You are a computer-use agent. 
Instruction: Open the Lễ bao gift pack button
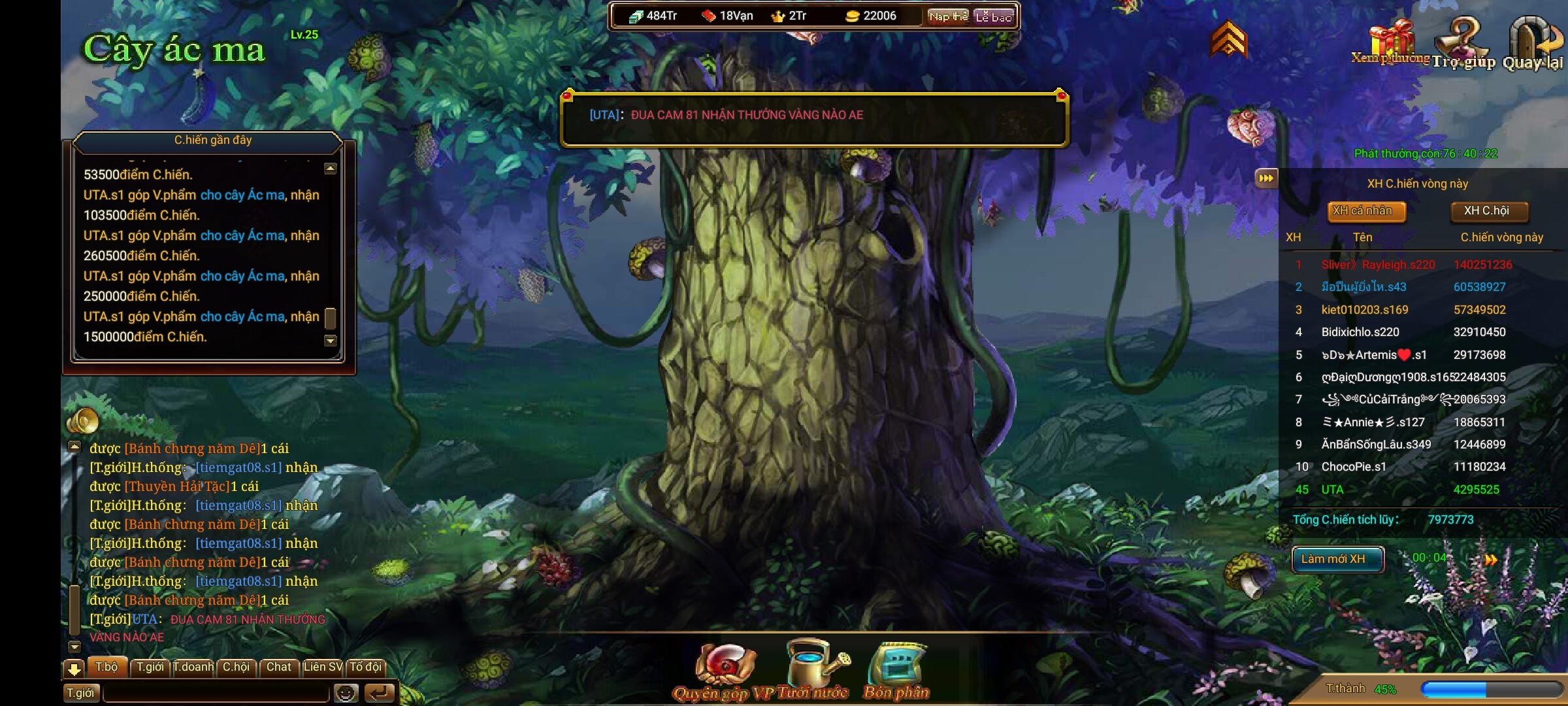tap(993, 16)
